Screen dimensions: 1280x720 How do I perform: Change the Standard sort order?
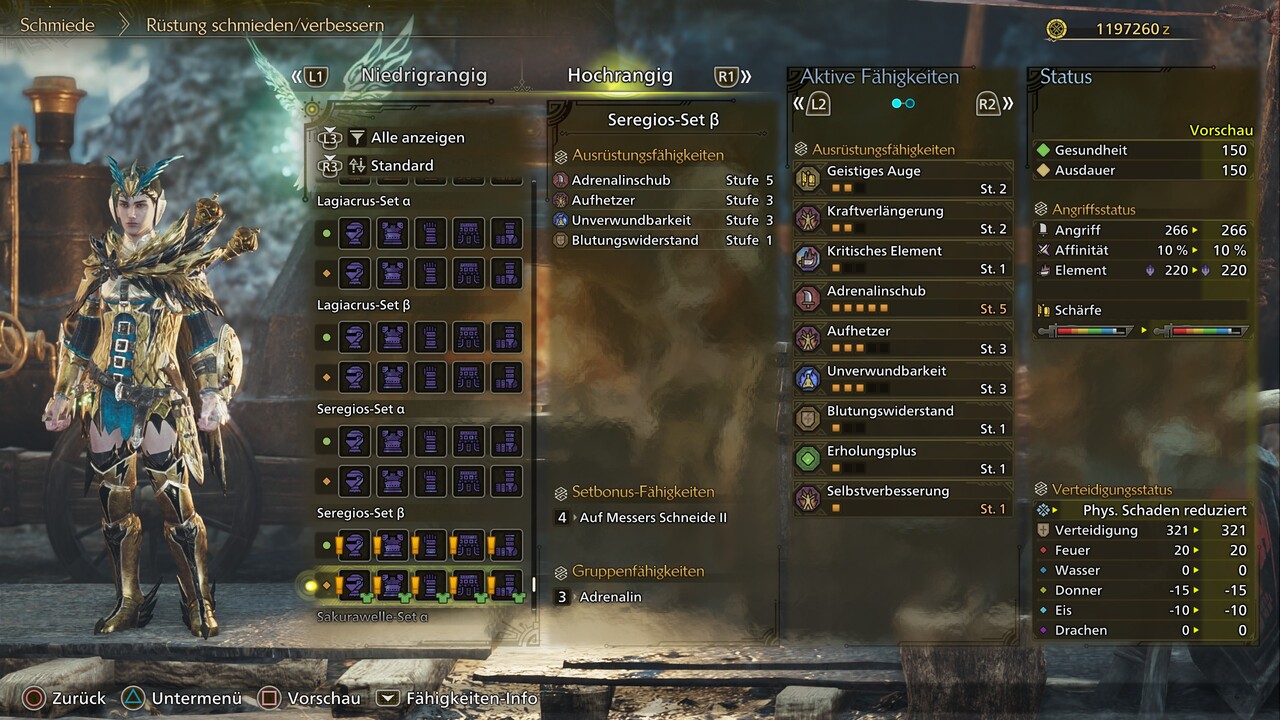(402, 165)
